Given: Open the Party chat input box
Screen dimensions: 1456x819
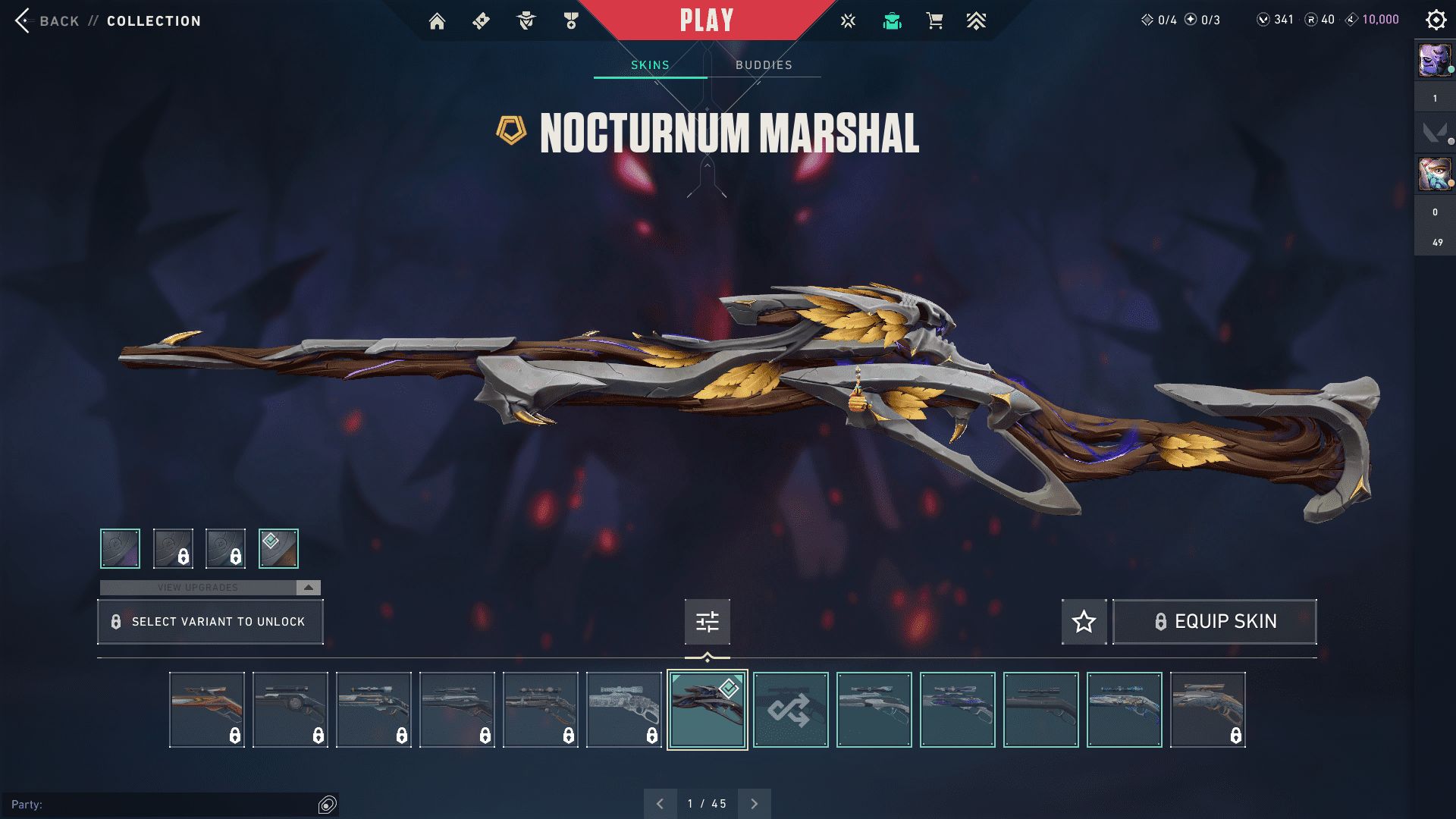Looking at the screenshot, I should [x=163, y=805].
